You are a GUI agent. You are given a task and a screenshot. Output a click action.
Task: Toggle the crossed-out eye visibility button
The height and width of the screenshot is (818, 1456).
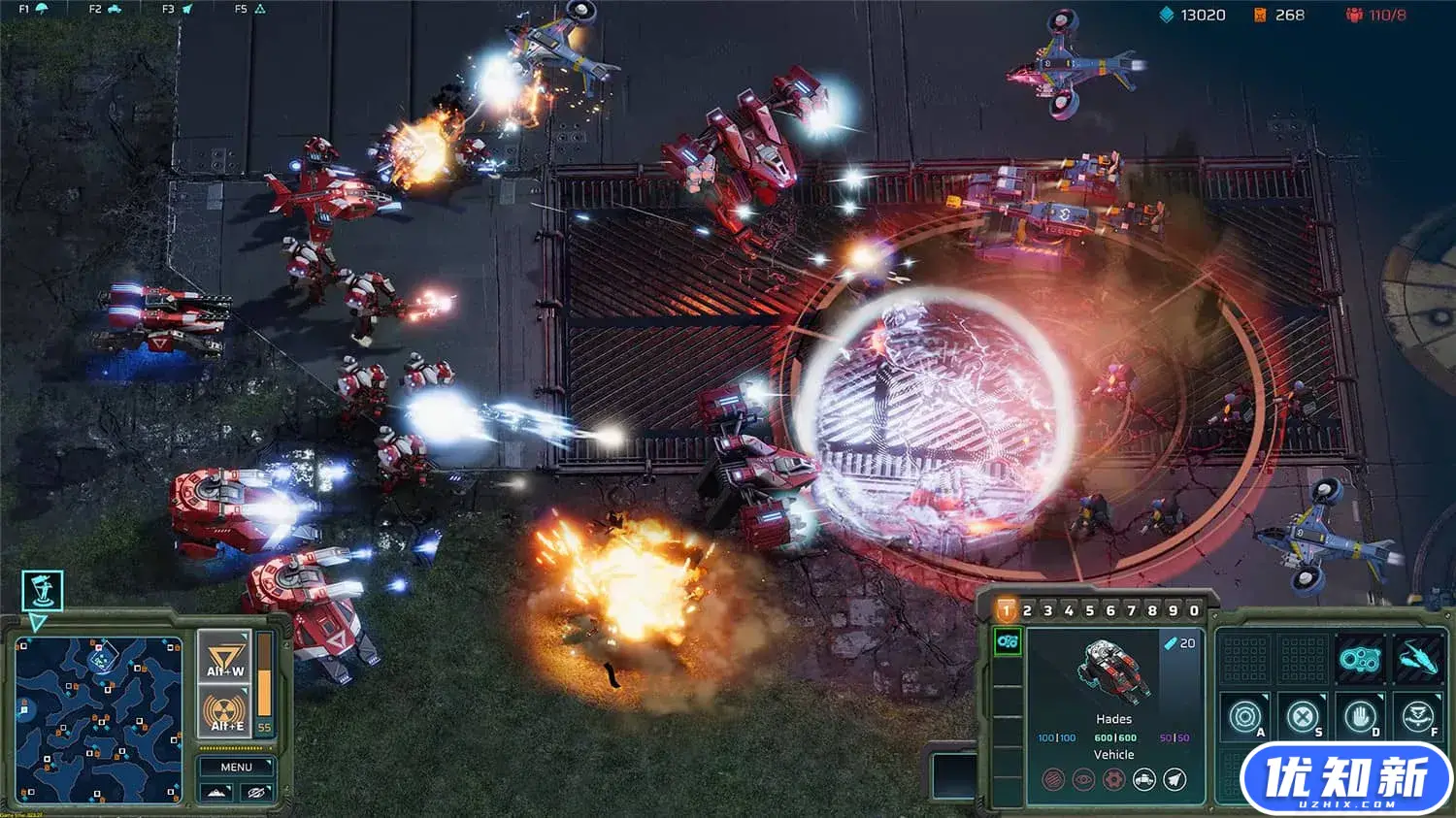click(256, 793)
